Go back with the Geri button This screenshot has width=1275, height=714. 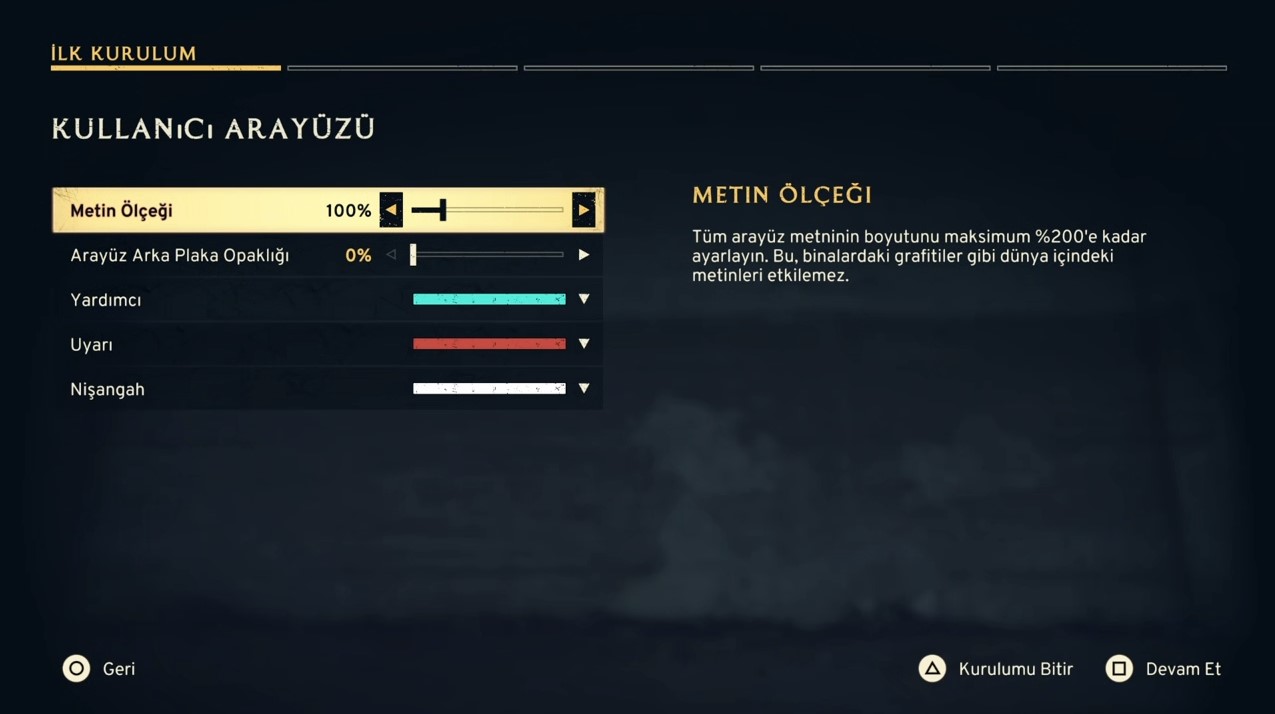point(99,669)
